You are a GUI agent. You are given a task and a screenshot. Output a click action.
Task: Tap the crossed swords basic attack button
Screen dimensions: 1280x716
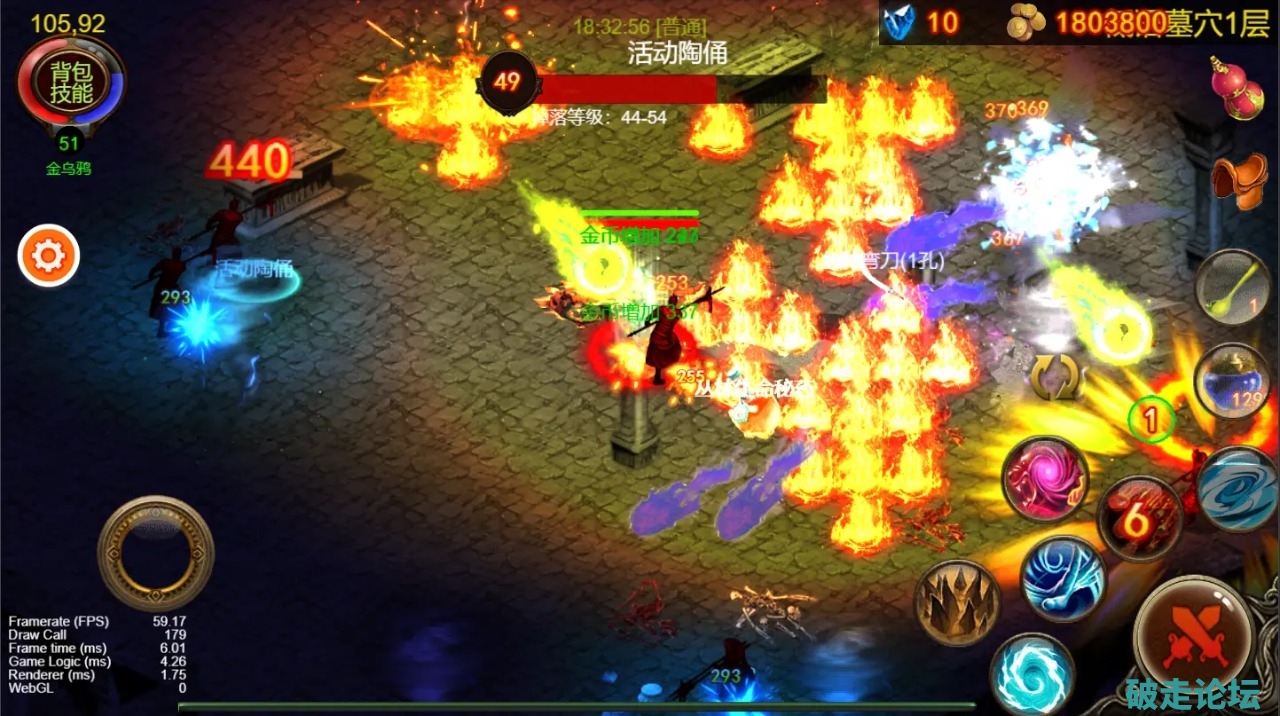1194,630
